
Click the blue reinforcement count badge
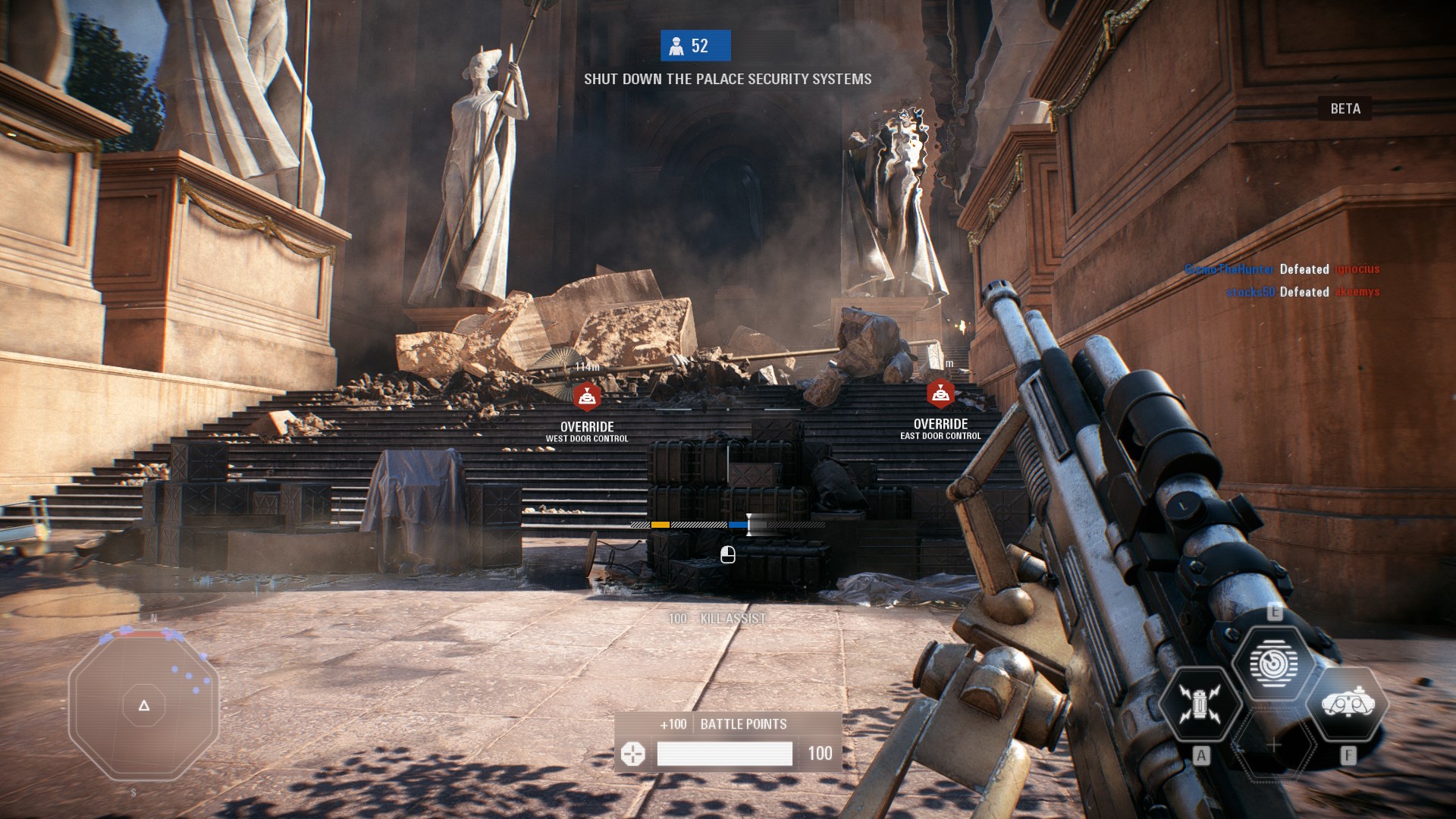695,46
